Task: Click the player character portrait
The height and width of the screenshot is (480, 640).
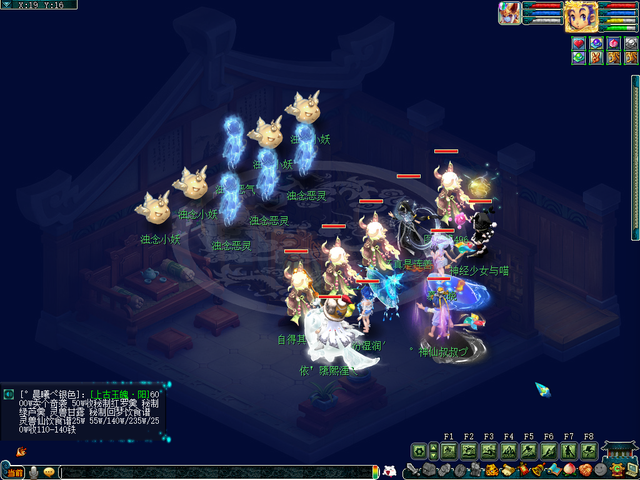Action: click(581, 15)
